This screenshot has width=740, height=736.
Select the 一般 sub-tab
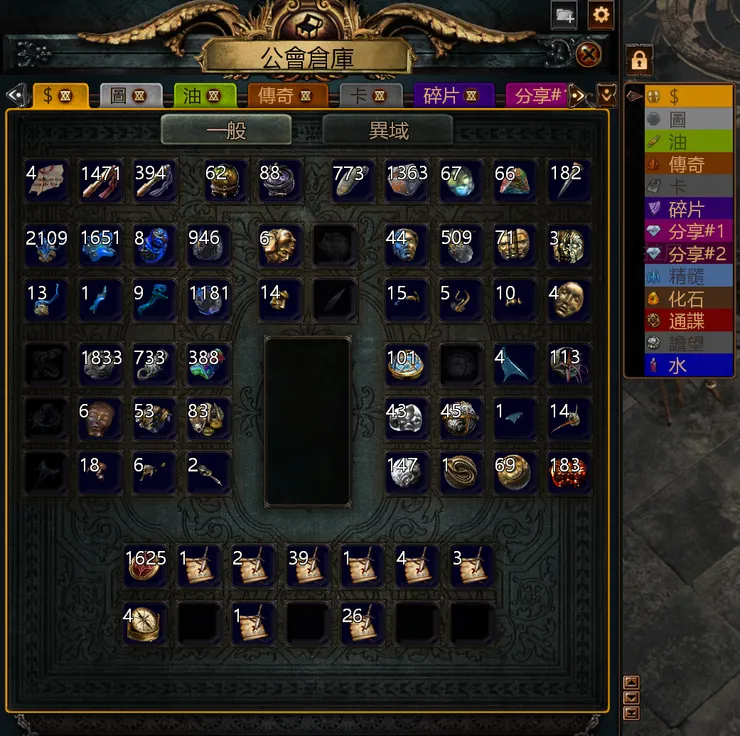226,130
